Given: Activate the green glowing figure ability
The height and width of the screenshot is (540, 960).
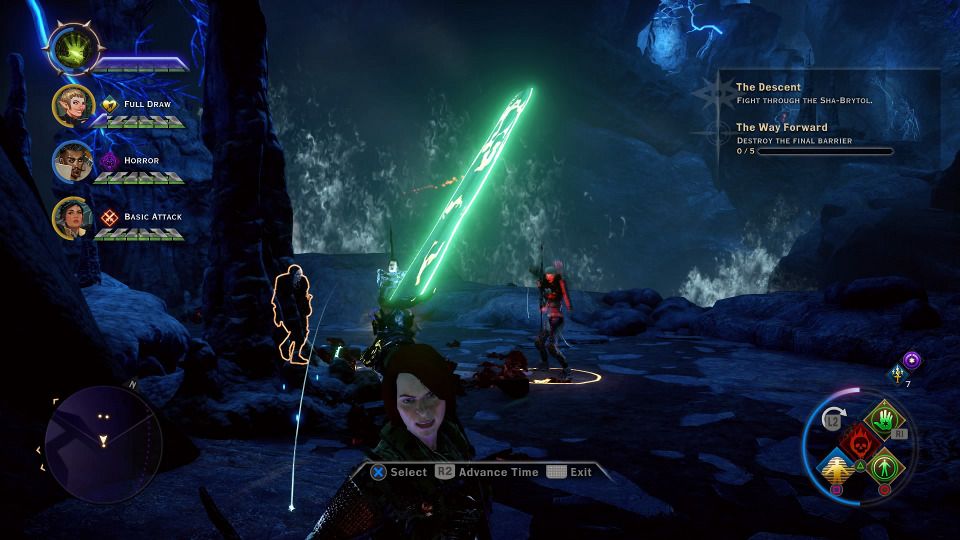Looking at the screenshot, I should click(x=883, y=466).
